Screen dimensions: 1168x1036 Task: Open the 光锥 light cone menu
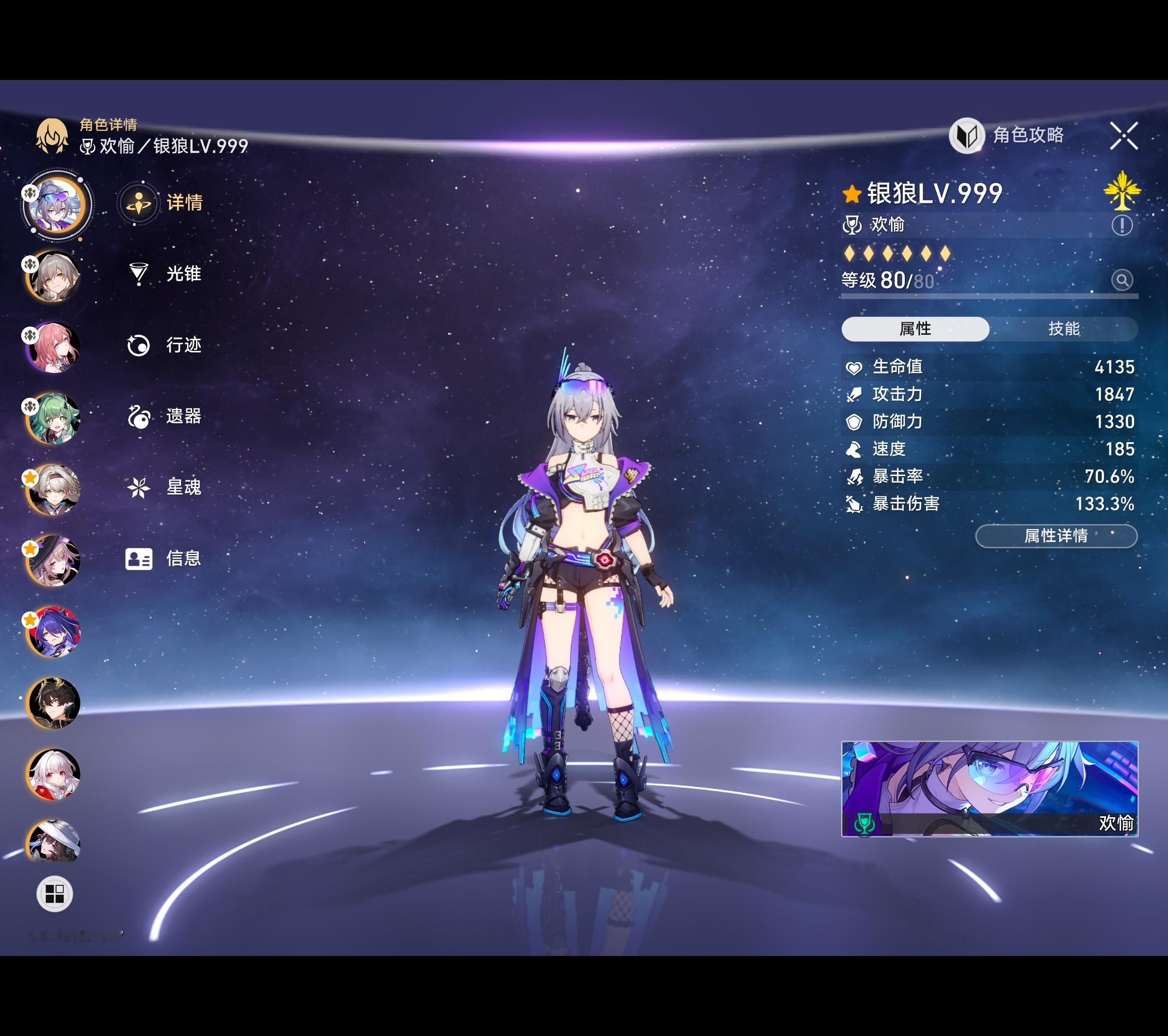[x=183, y=274]
